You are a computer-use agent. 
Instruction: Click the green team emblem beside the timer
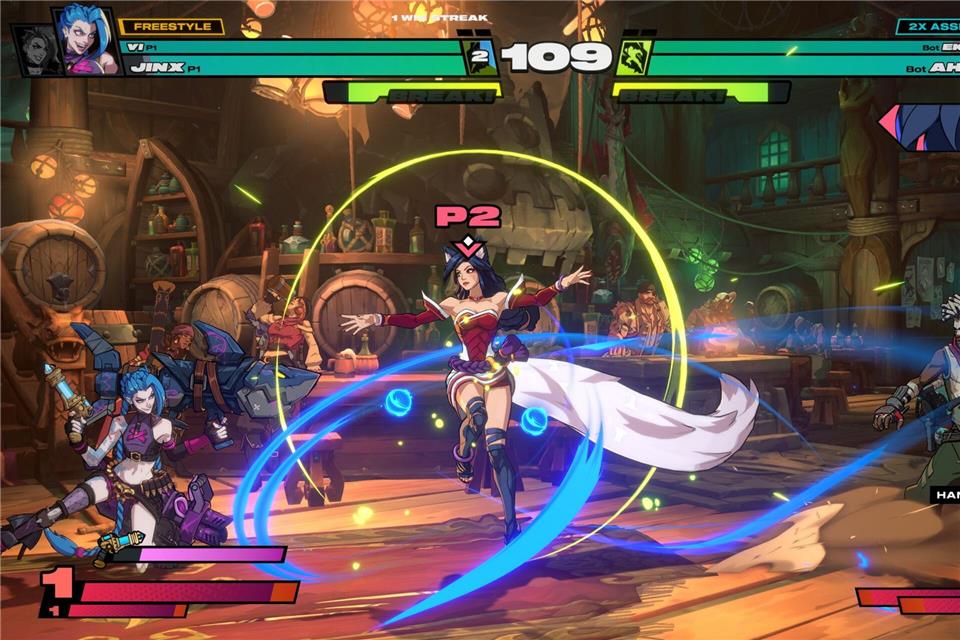(x=634, y=57)
